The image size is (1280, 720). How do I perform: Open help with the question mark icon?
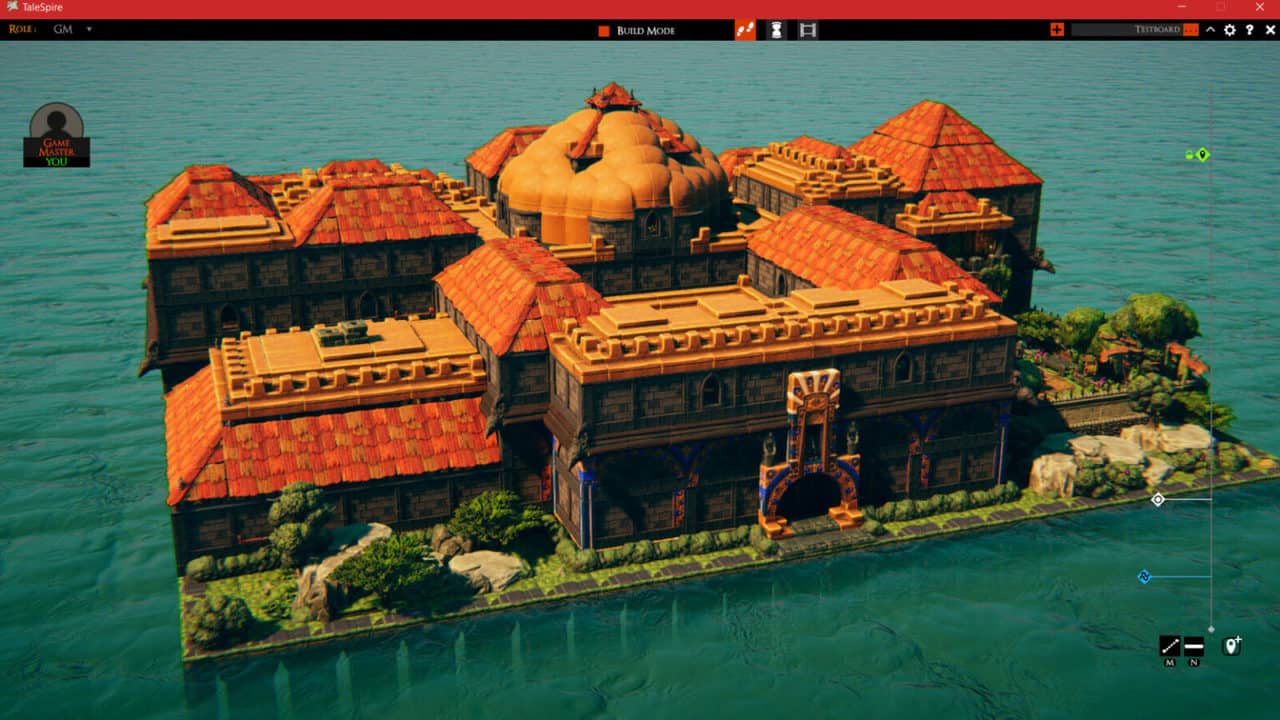[x=1250, y=30]
